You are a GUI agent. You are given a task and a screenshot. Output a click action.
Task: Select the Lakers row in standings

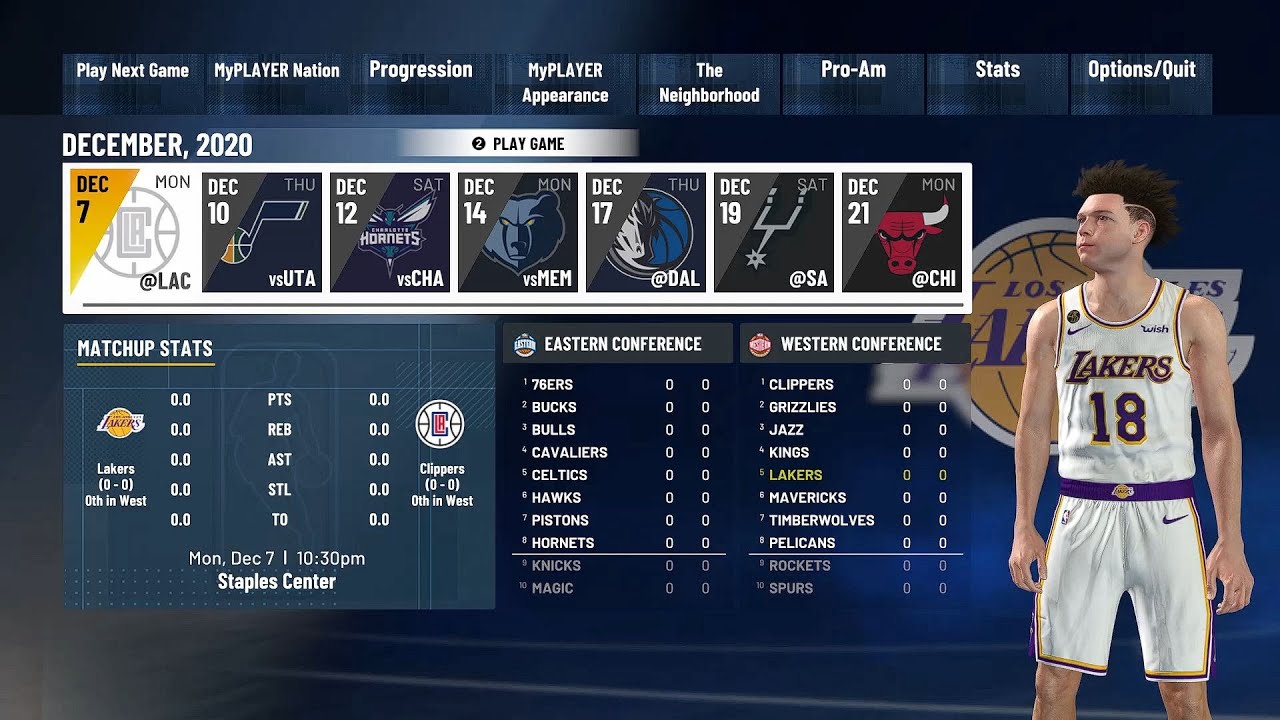pyautogui.click(x=856, y=475)
